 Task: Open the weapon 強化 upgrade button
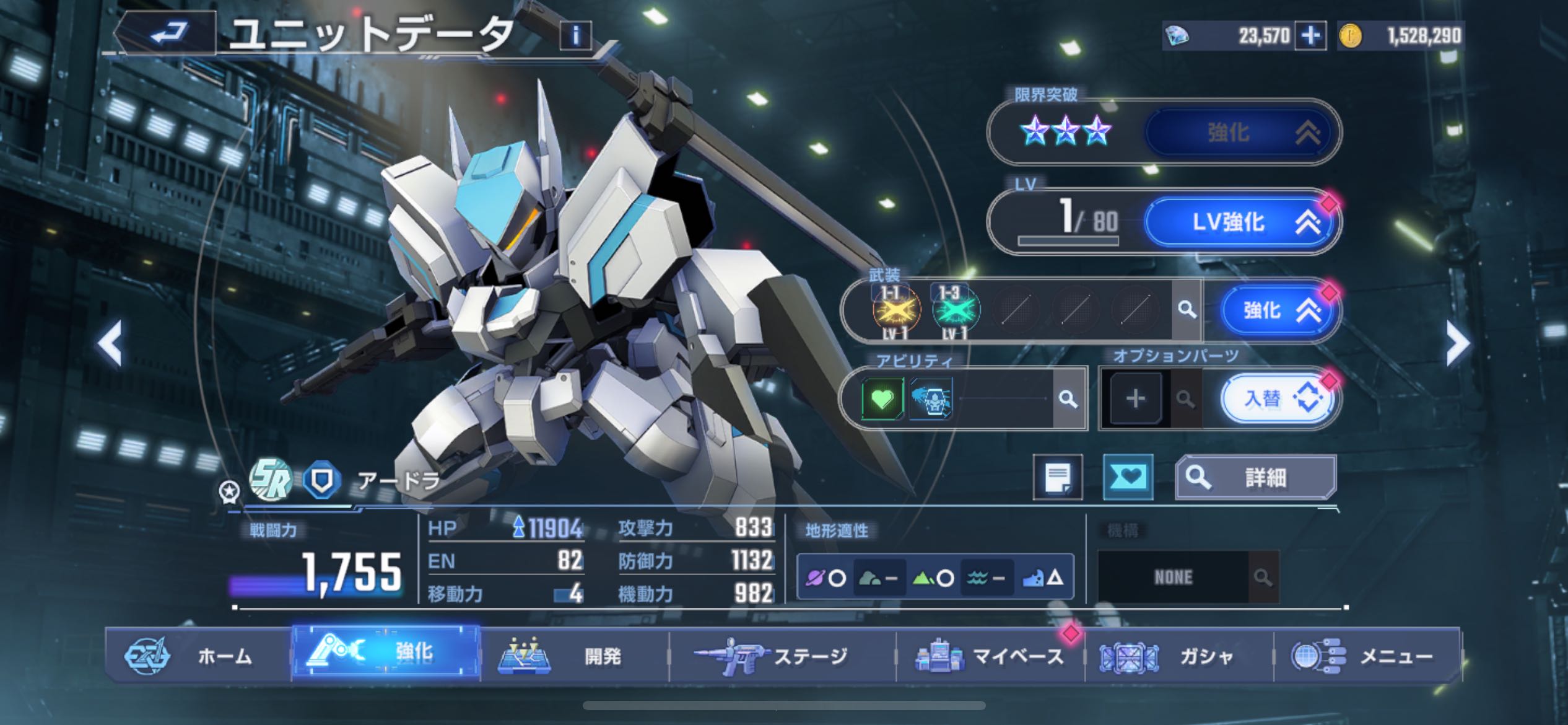point(1278,310)
